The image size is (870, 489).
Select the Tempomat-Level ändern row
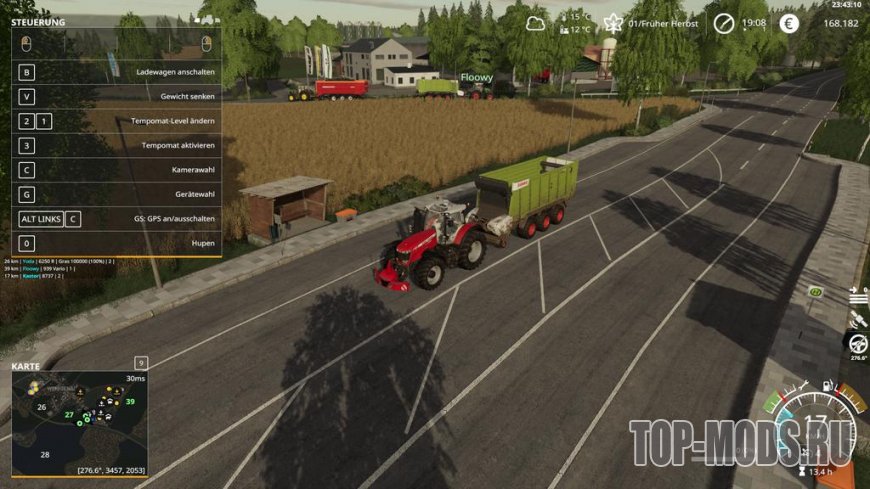click(x=116, y=121)
